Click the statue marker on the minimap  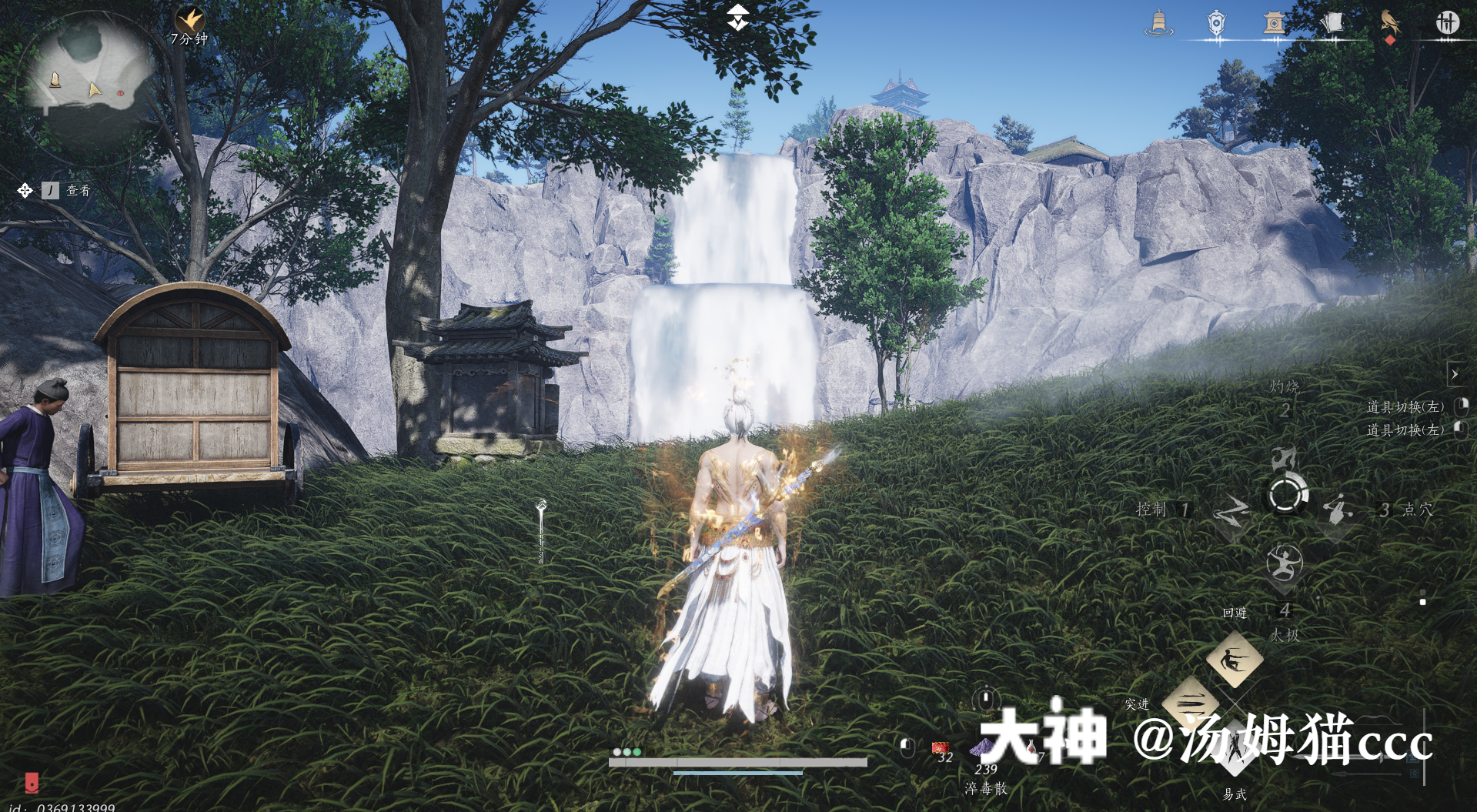(55, 79)
